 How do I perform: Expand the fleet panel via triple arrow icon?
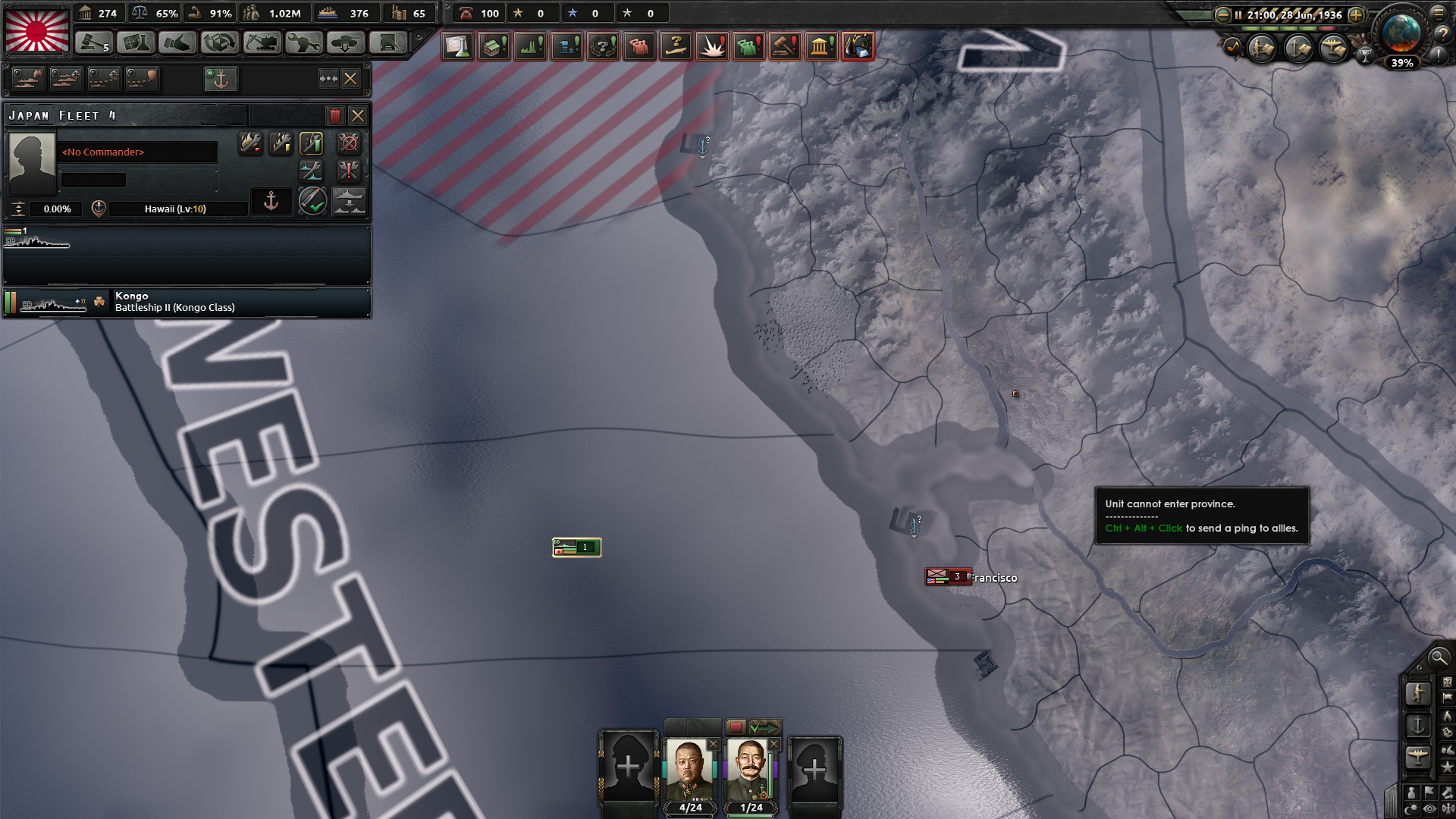(328, 78)
